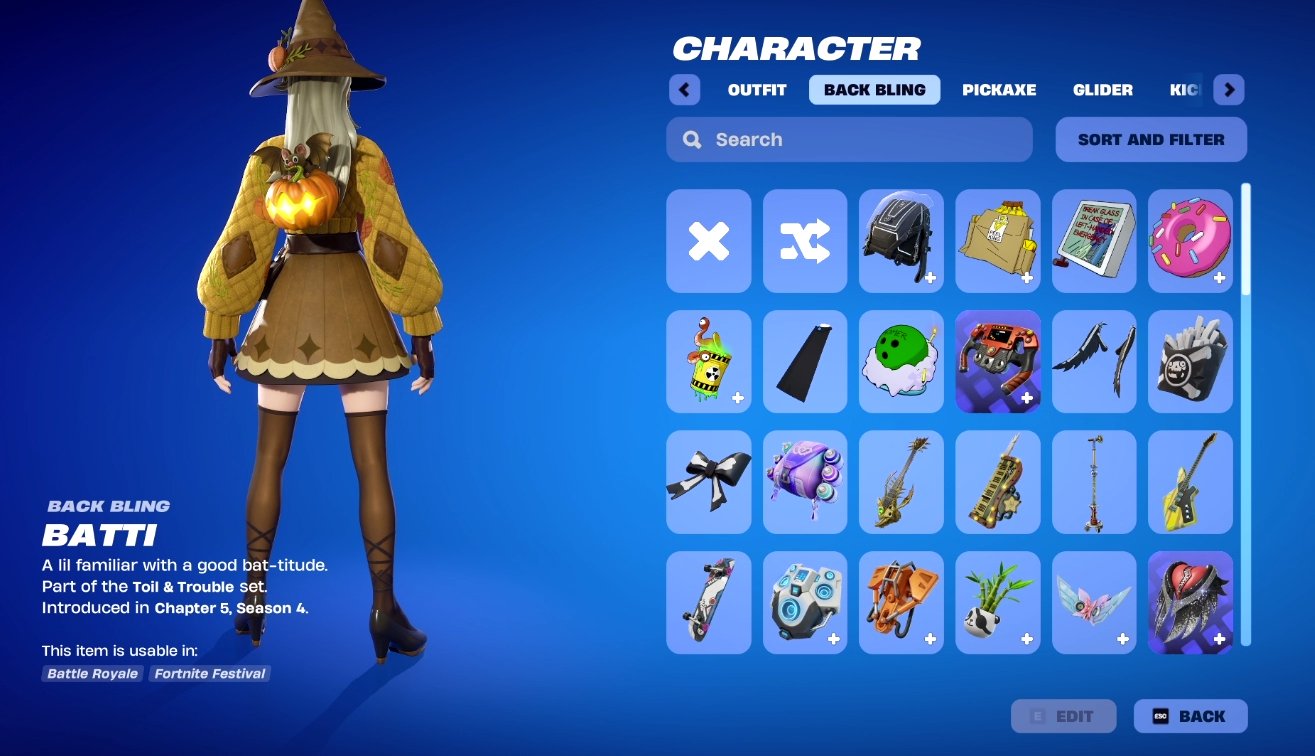This screenshot has width=1315, height=756.
Task: Click the magnifying glass search icon
Action: (x=691, y=139)
